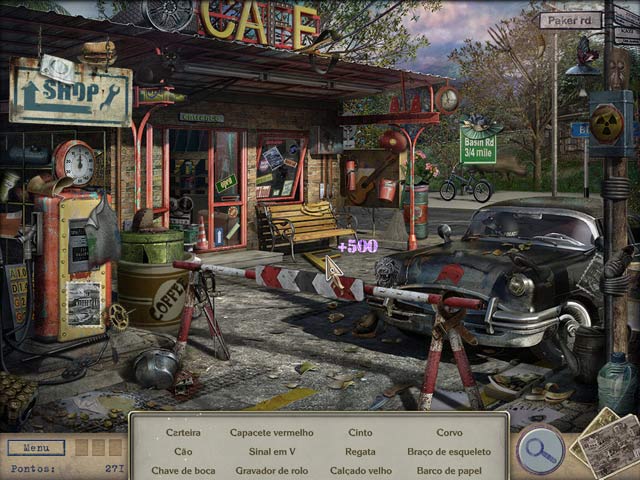Choose the 'Calçado velho' entry
Viewport: 640px width, 480px height.
tap(360, 470)
